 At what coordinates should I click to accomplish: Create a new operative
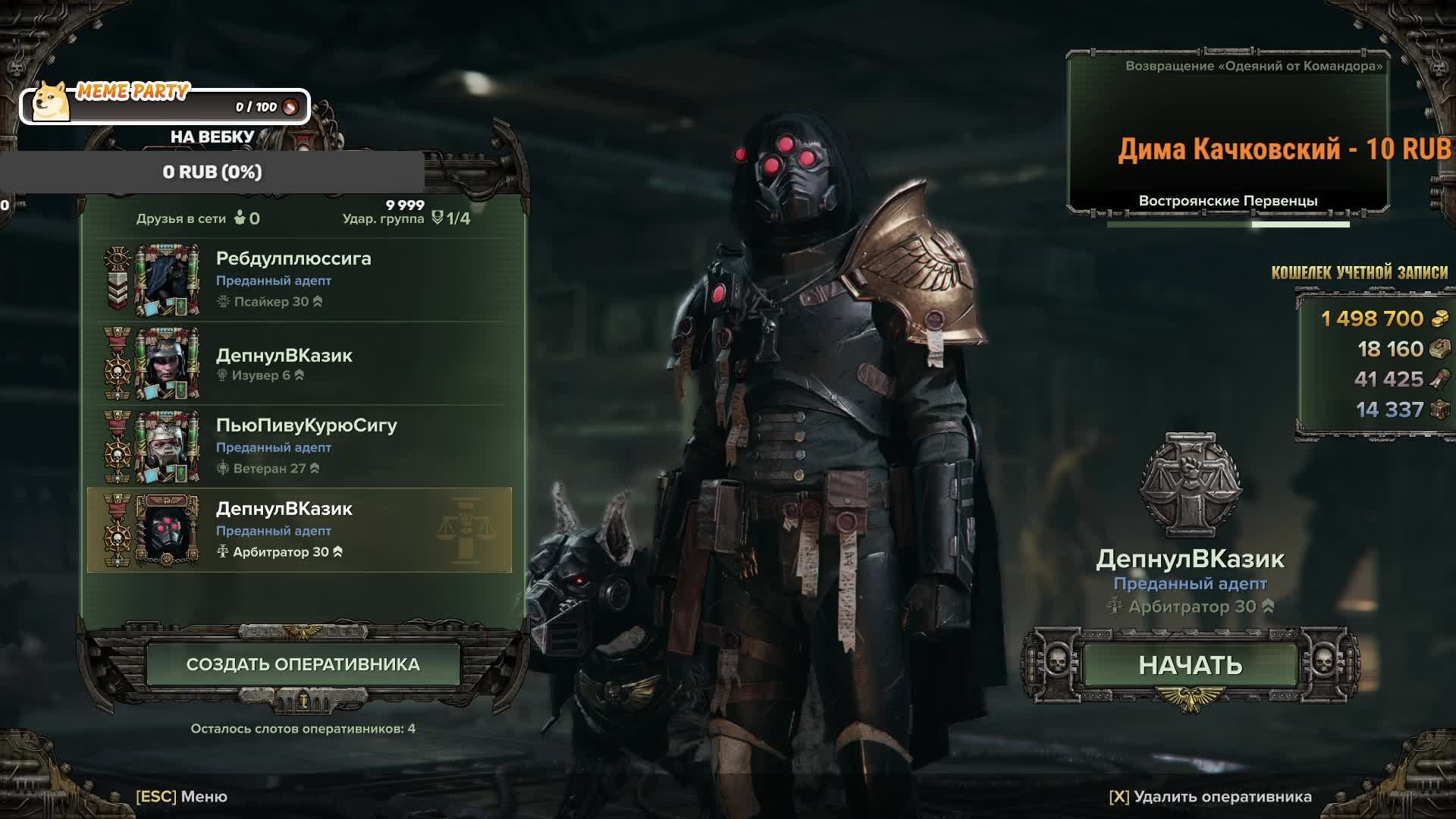pyautogui.click(x=303, y=664)
